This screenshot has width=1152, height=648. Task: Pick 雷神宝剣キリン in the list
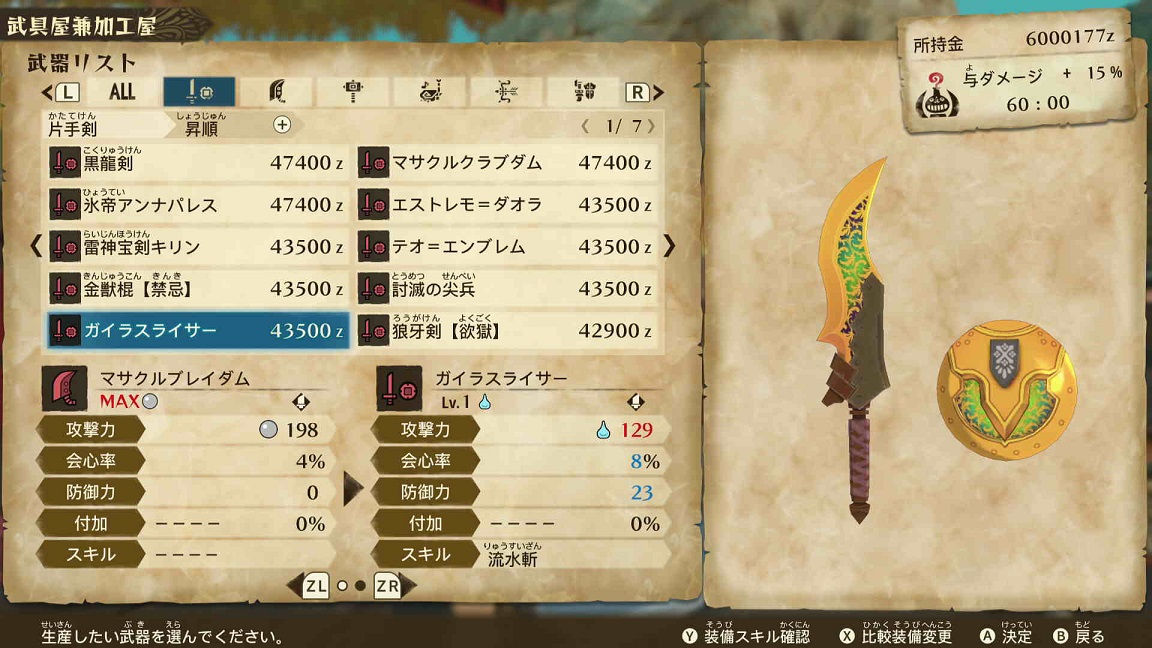198,247
